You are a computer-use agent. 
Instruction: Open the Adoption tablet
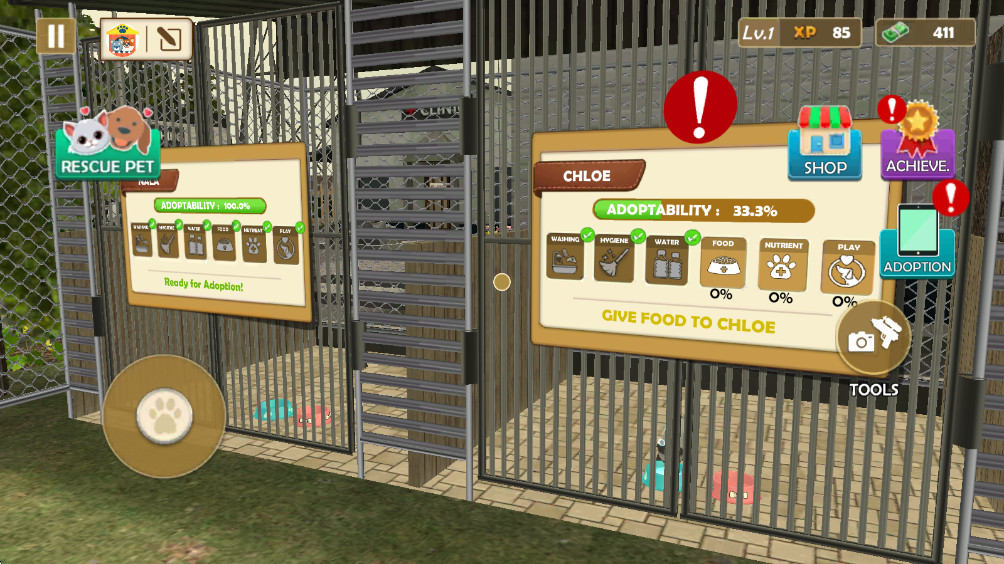[x=917, y=242]
